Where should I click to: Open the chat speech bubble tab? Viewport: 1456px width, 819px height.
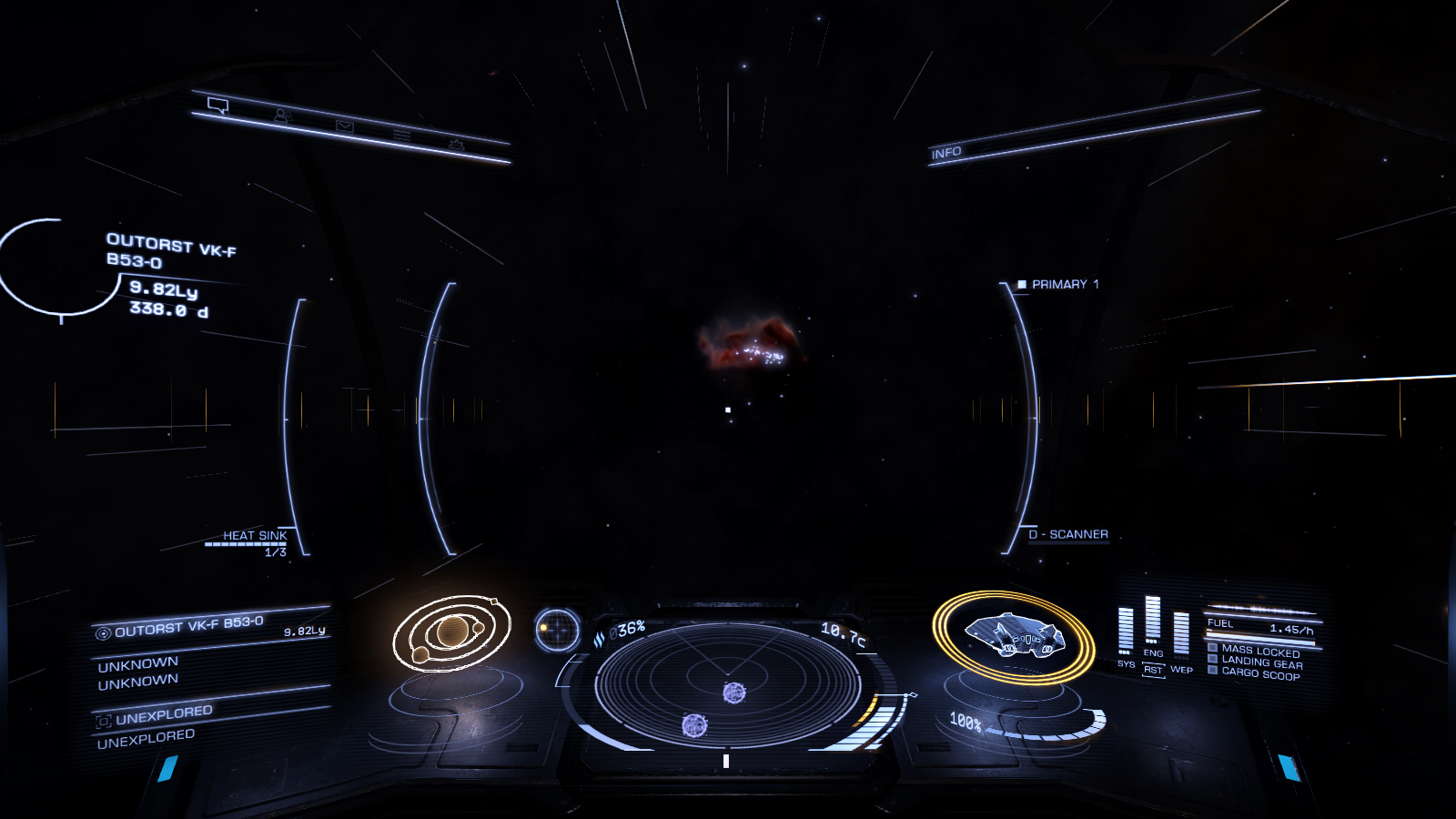(217, 106)
